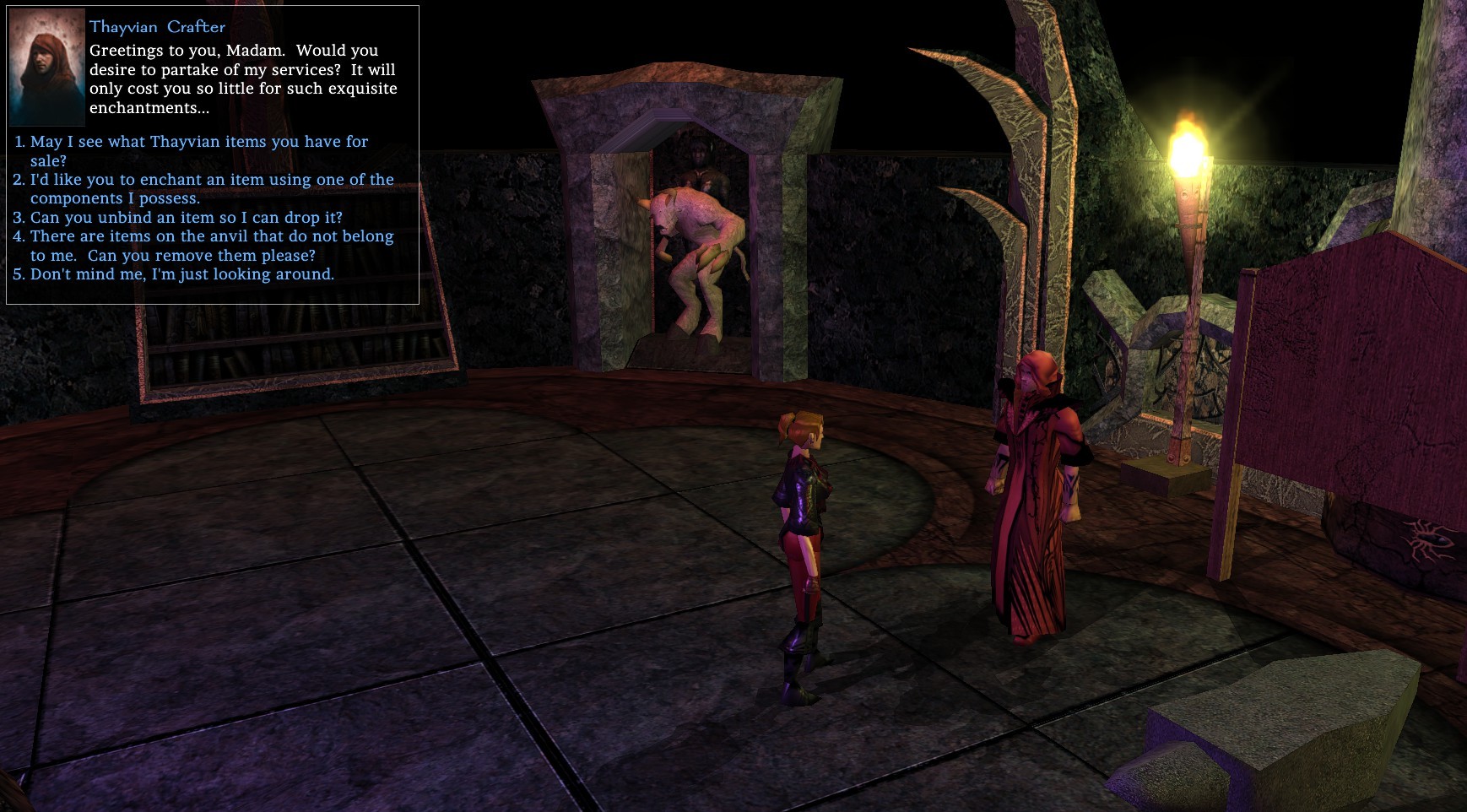1467x812 pixels.
Task: Ask to see Thayvian items for sale
Action: (x=199, y=142)
